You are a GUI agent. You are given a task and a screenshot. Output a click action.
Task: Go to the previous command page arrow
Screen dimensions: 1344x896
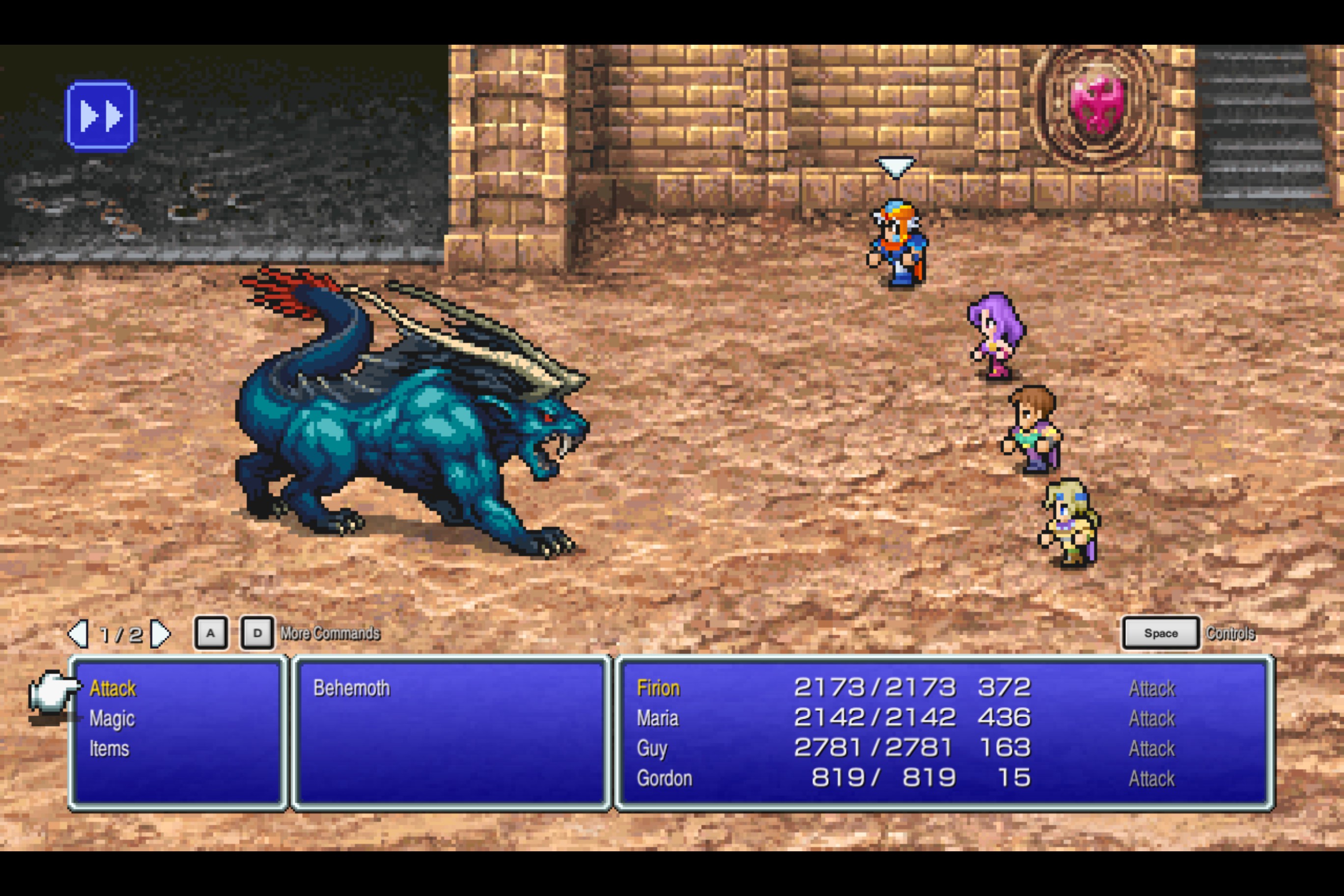78,634
